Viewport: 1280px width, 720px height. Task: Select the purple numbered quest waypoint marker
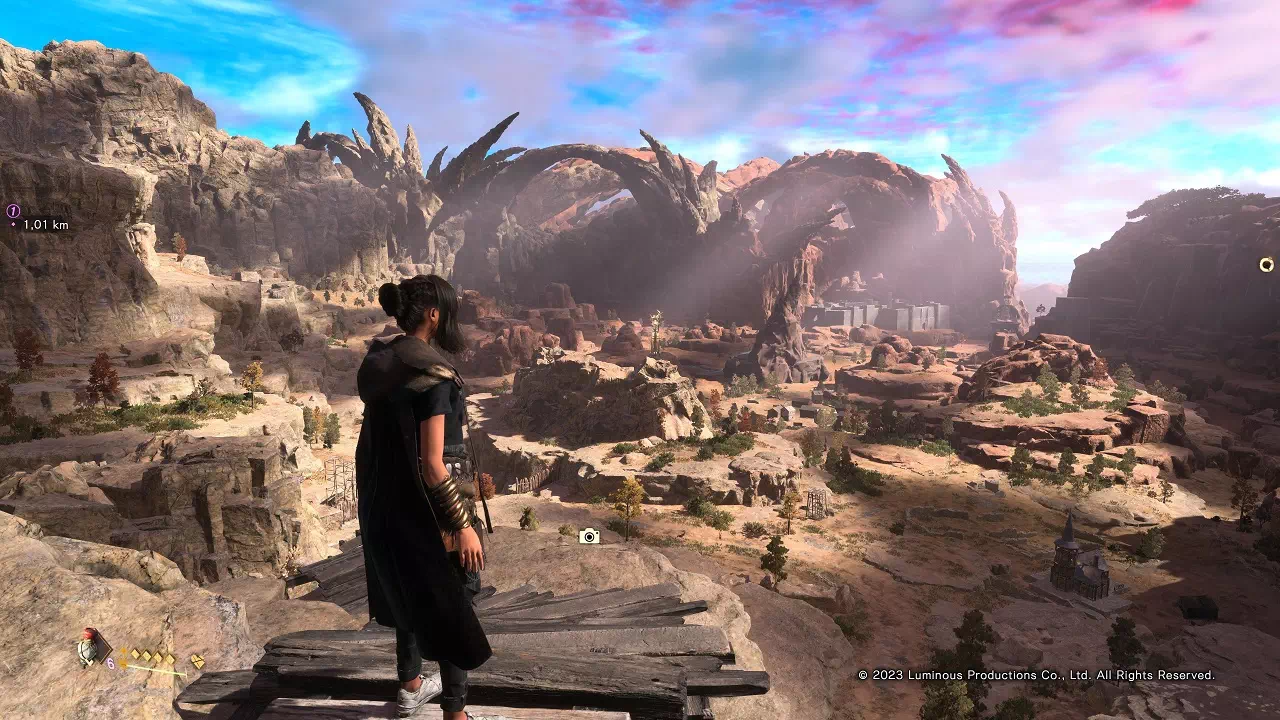(14, 210)
